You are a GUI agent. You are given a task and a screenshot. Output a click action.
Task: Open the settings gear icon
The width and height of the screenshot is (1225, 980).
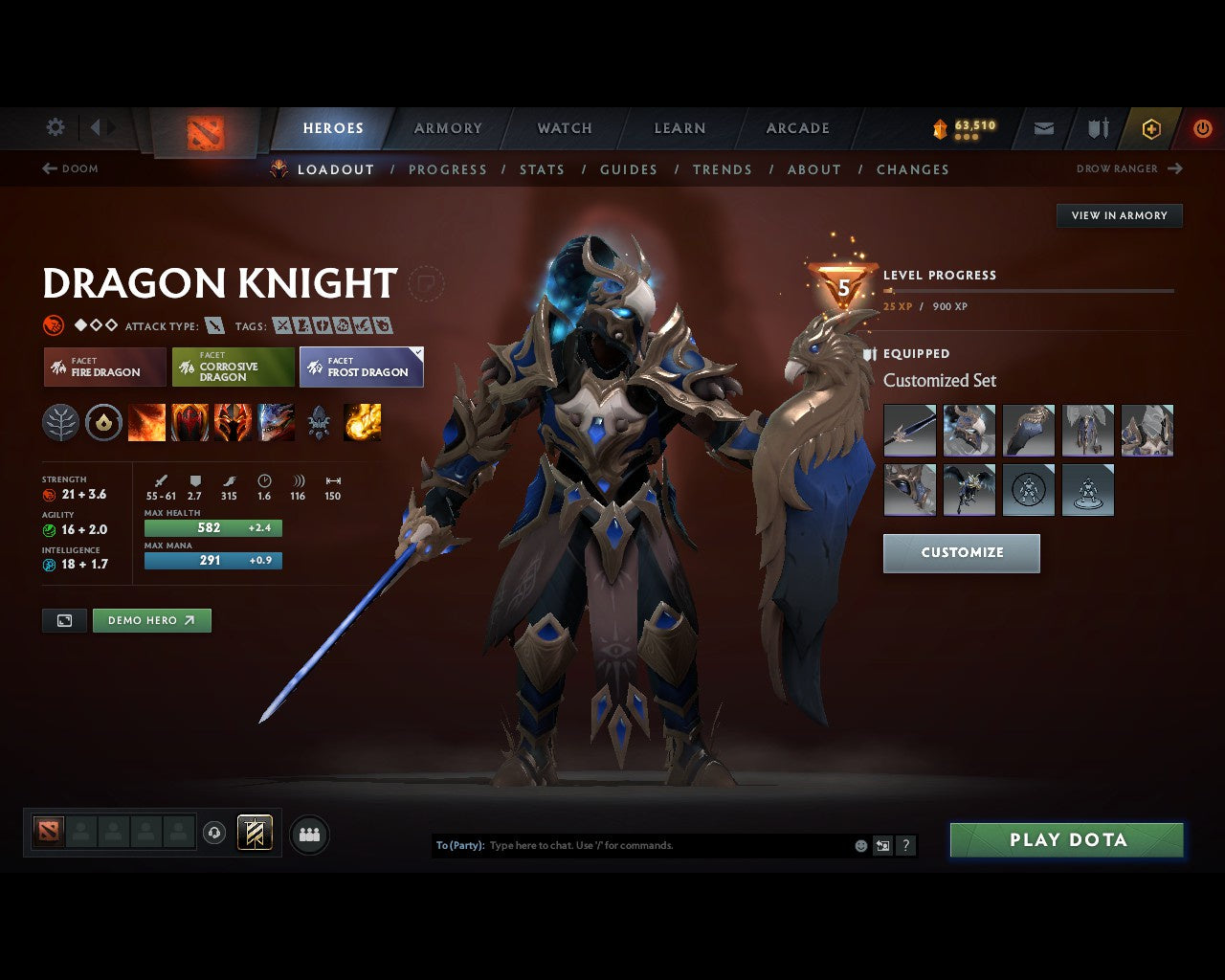[x=55, y=126]
